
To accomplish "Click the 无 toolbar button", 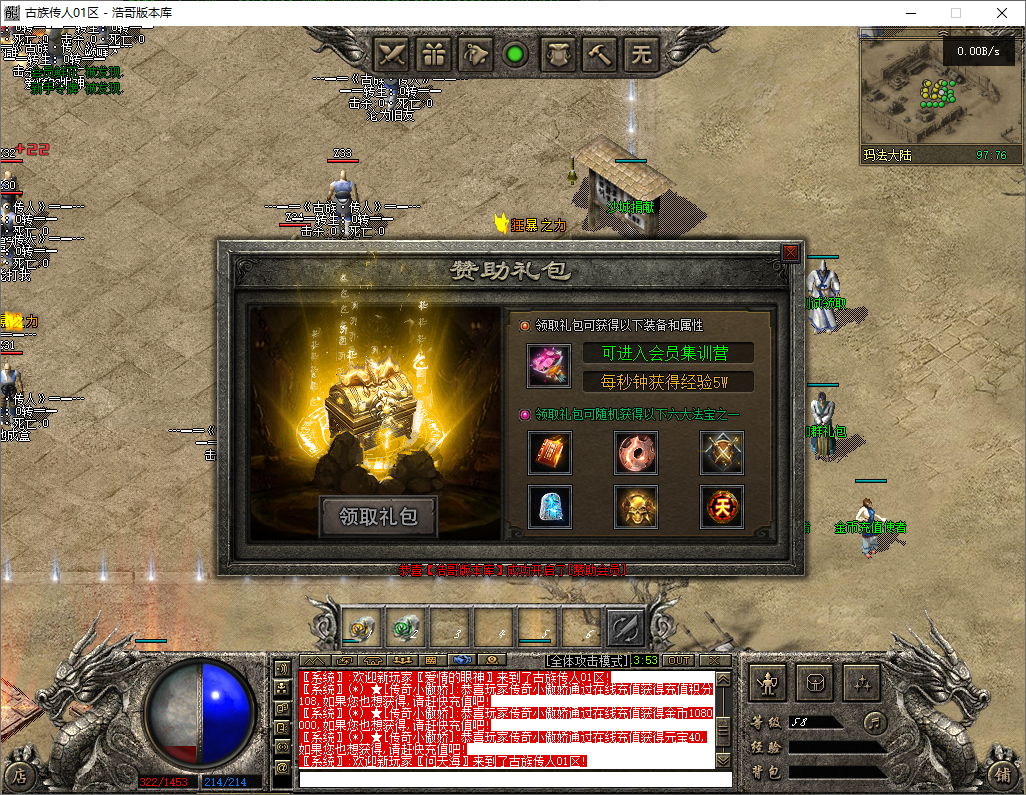I will pyautogui.click(x=641, y=54).
